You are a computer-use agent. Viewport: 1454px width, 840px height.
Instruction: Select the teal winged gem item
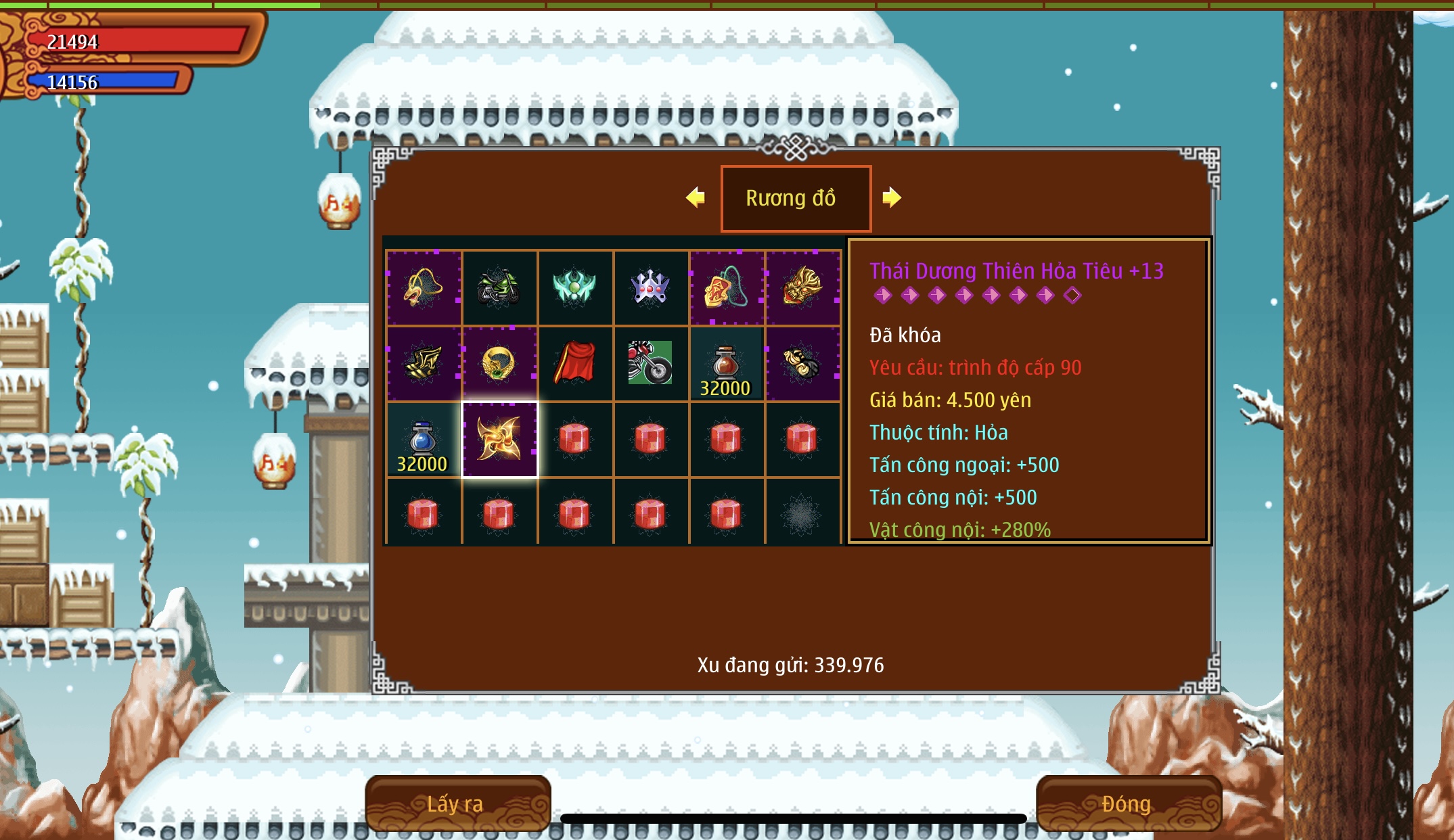pyautogui.click(x=575, y=288)
